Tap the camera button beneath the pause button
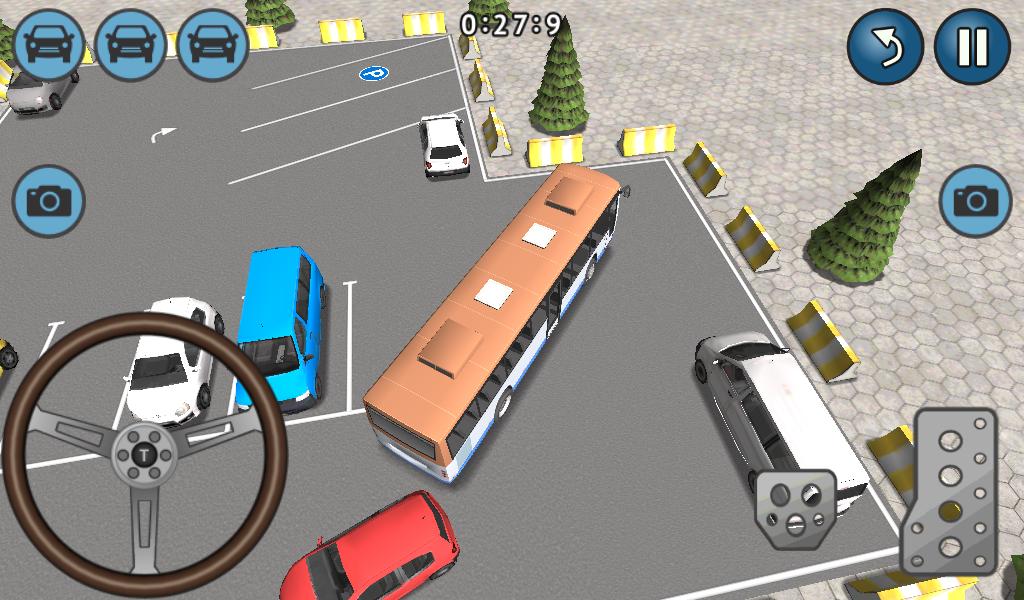This screenshot has height=600, width=1024. tap(975, 201)
